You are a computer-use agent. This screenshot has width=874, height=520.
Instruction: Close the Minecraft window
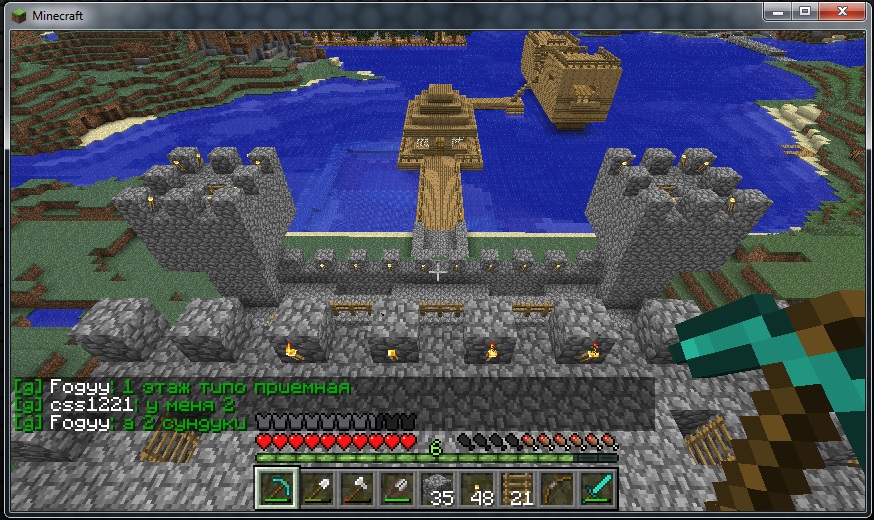[x=842, y=12]
